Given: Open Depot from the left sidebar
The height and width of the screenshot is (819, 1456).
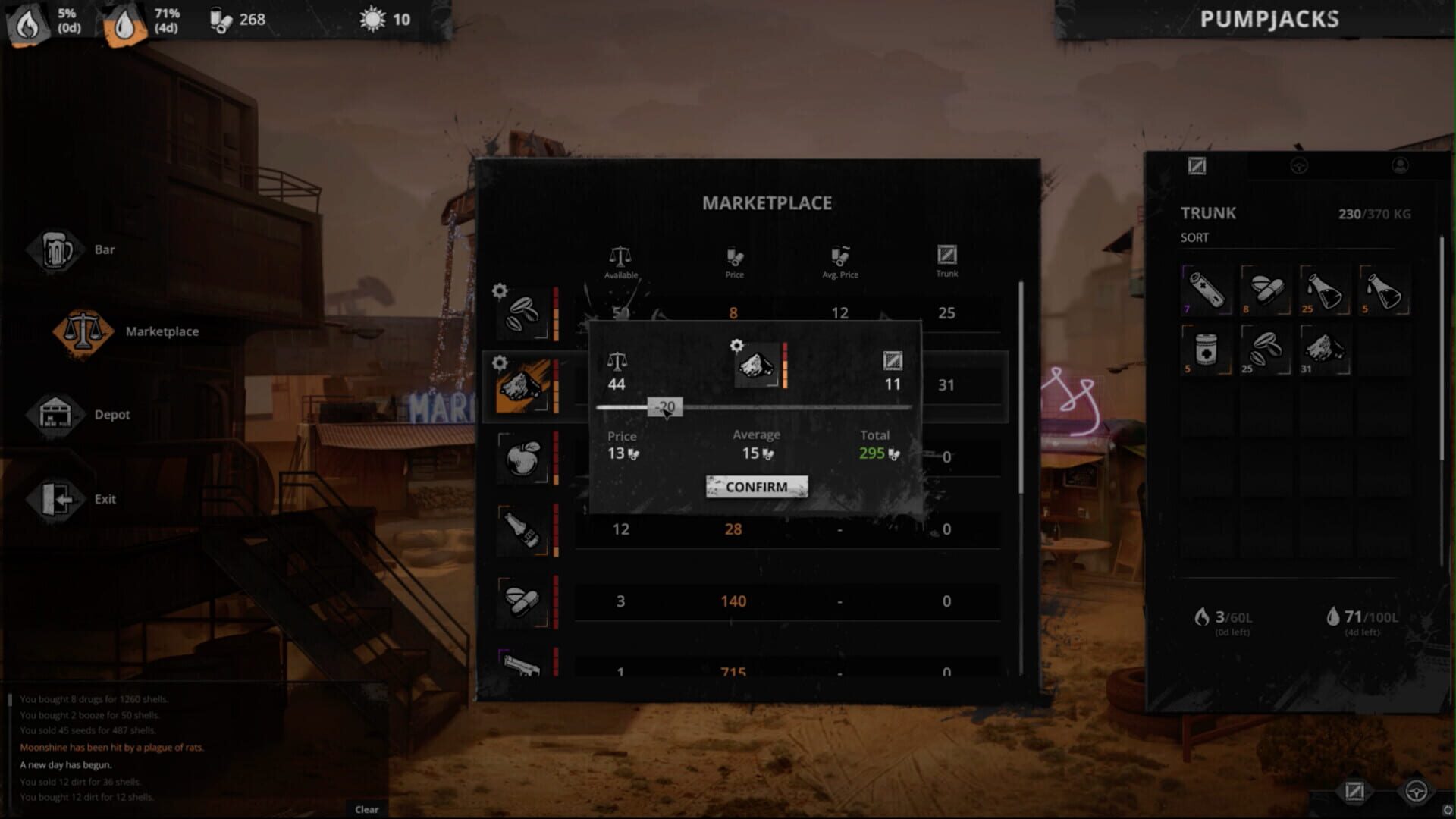Looking at the screenshot, I should (x=112, y=414).
